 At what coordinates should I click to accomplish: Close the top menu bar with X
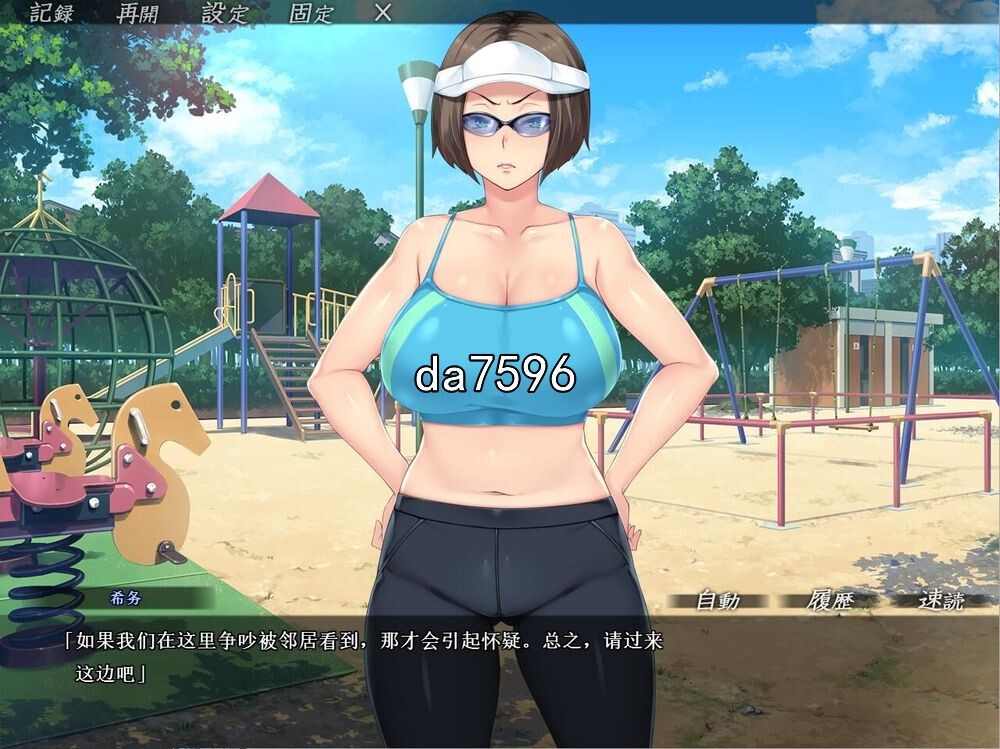pyautogui.click(x=383, y=13)
